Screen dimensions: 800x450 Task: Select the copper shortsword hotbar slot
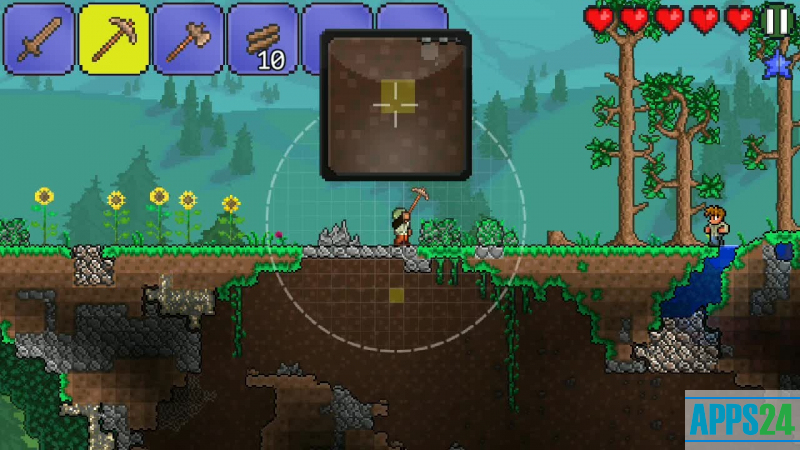(38, 39)
